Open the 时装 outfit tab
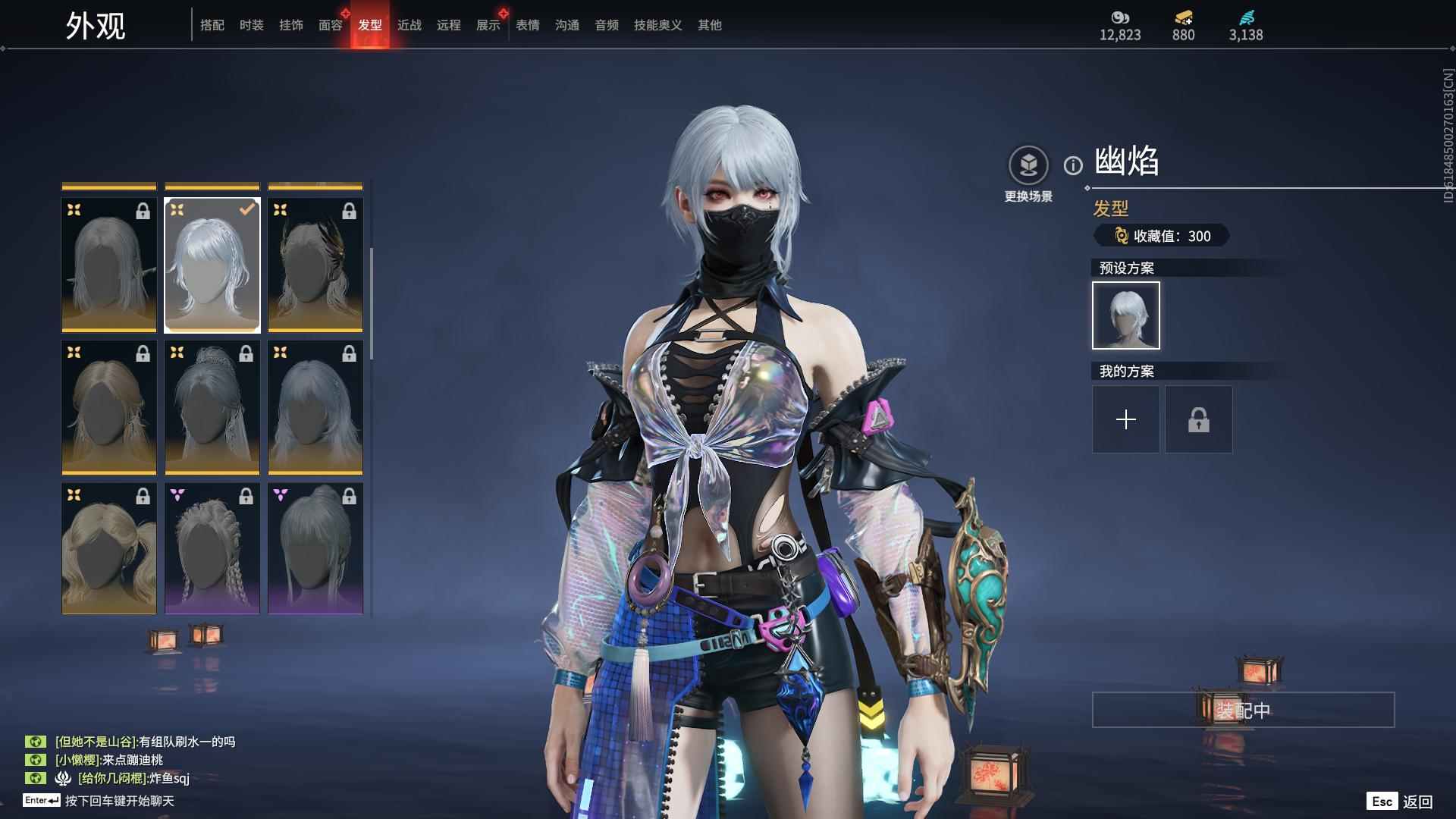The height and width of the screenshot is (819, 1456). (x=251, y=25)
